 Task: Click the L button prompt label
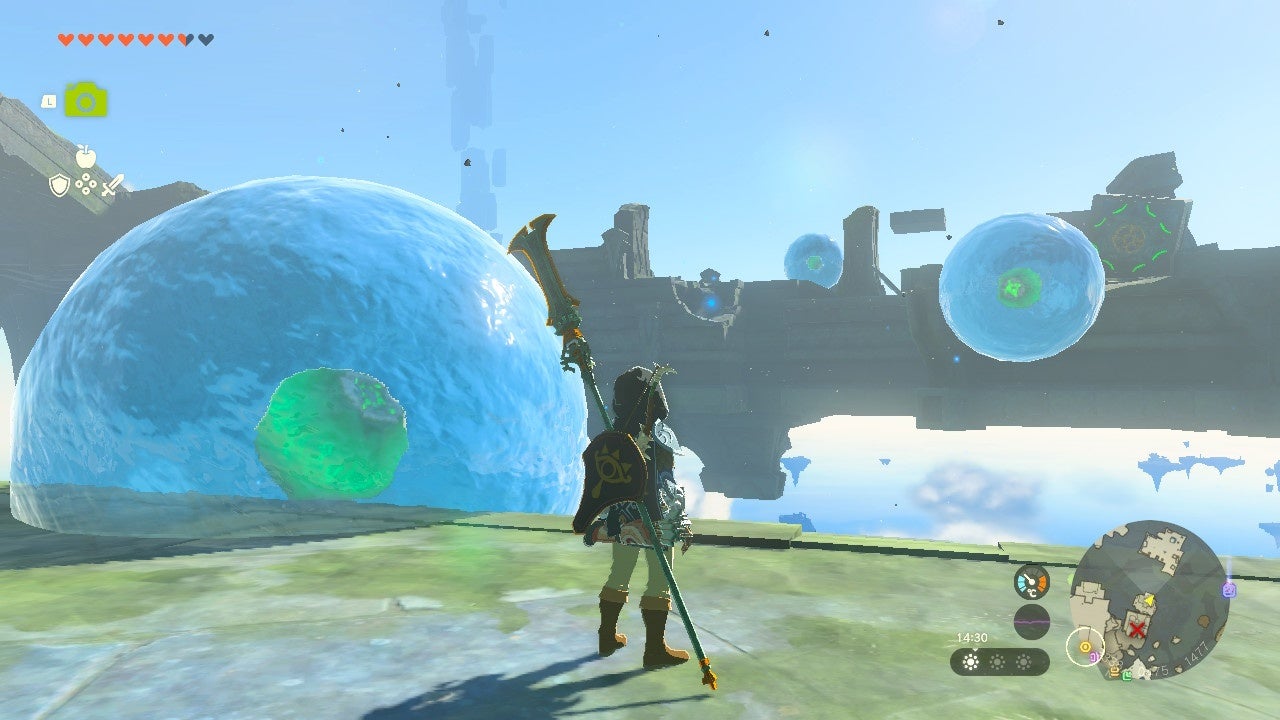click(49, 101)
